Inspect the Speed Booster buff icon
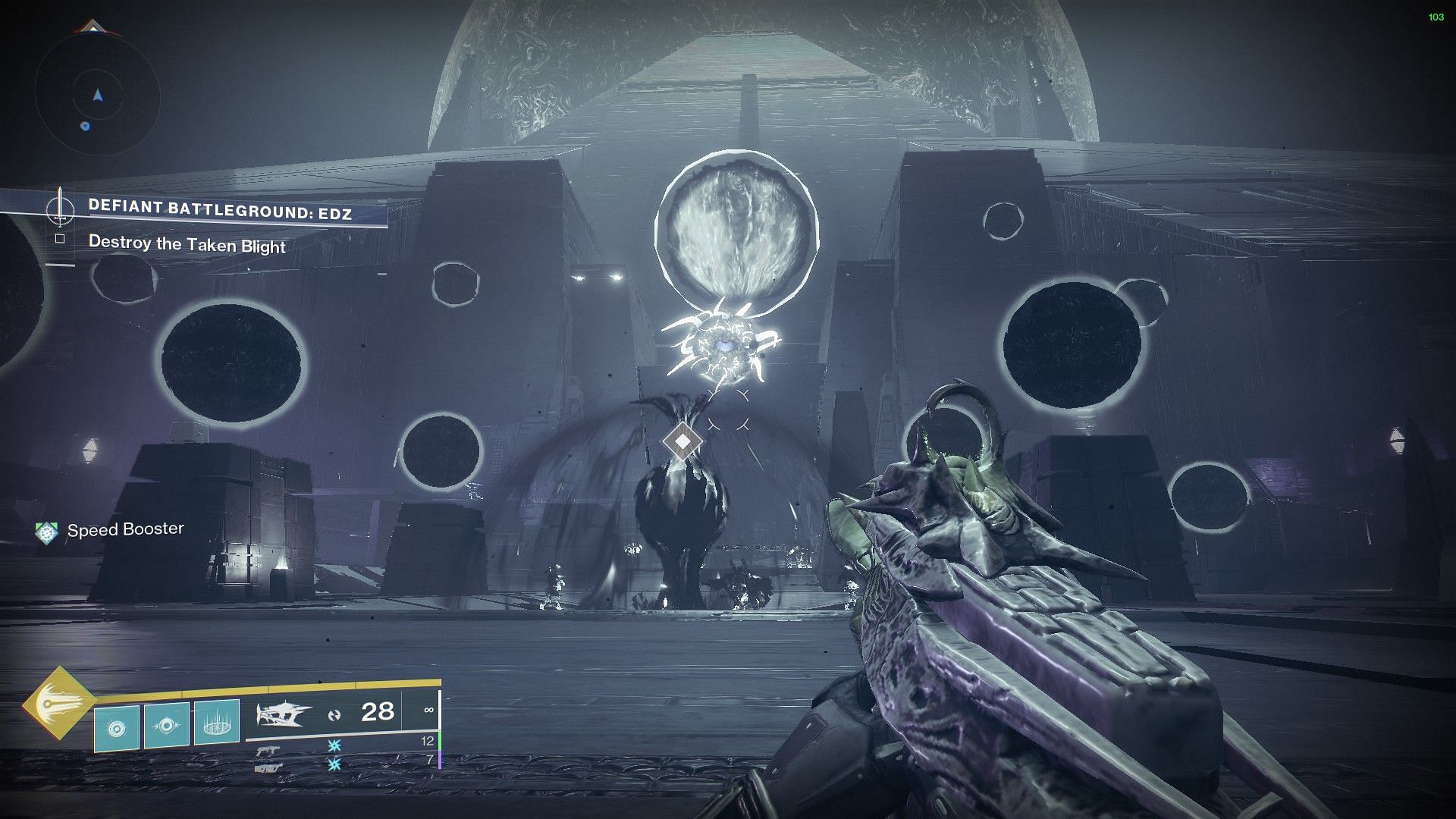The image size is (1456, 819). point(47,532)
